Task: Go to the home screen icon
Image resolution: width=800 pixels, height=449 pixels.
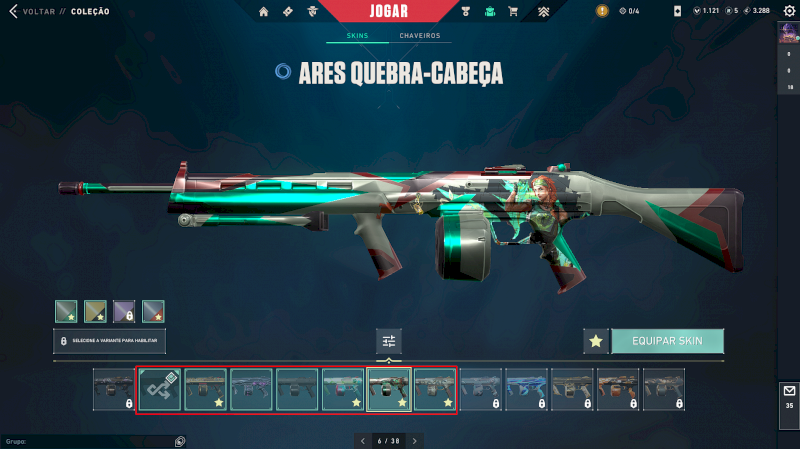Action: click(x=264, y=11)
